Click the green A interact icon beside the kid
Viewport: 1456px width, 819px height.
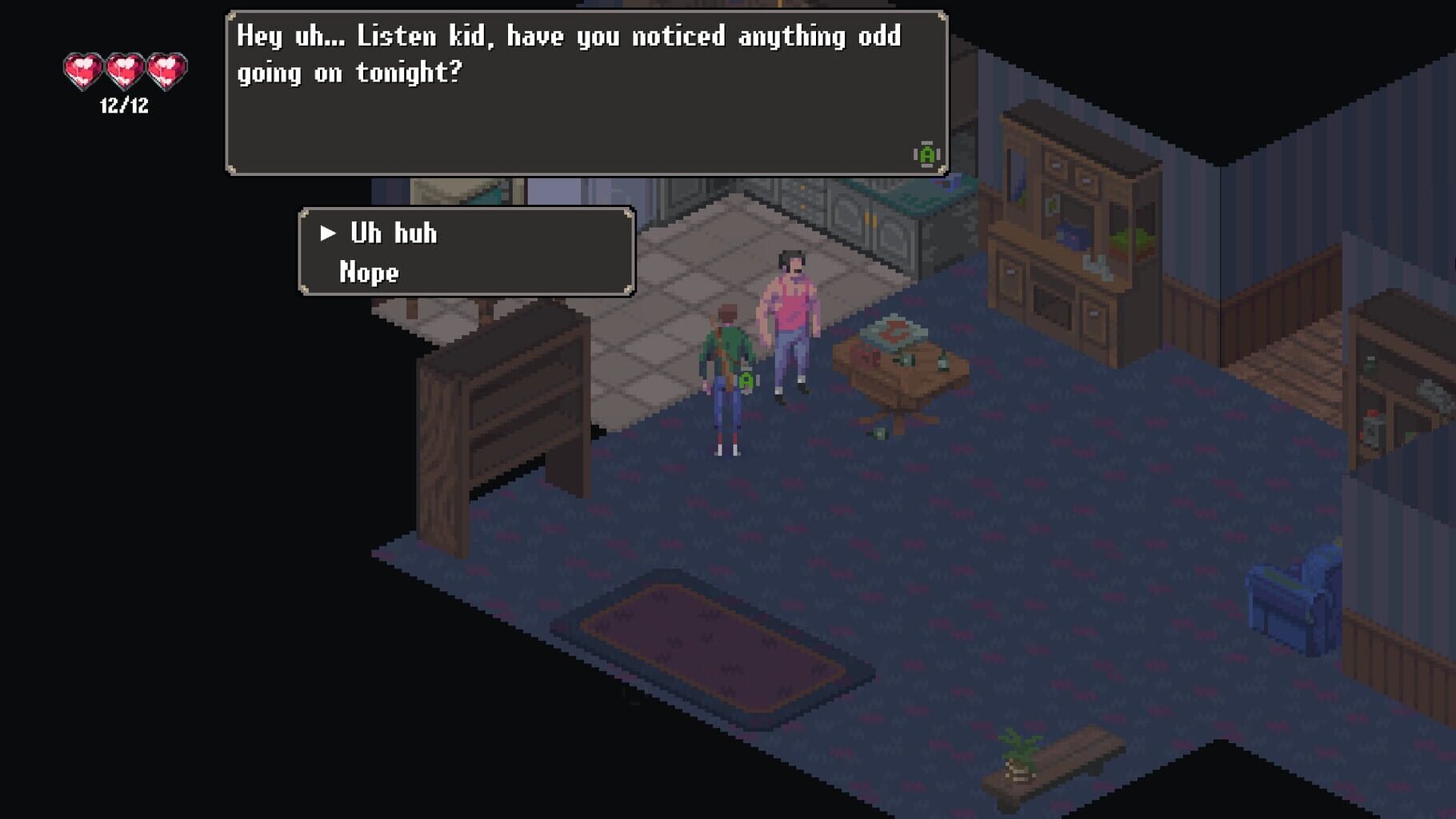pyautogui.click(x=745, y=382)
